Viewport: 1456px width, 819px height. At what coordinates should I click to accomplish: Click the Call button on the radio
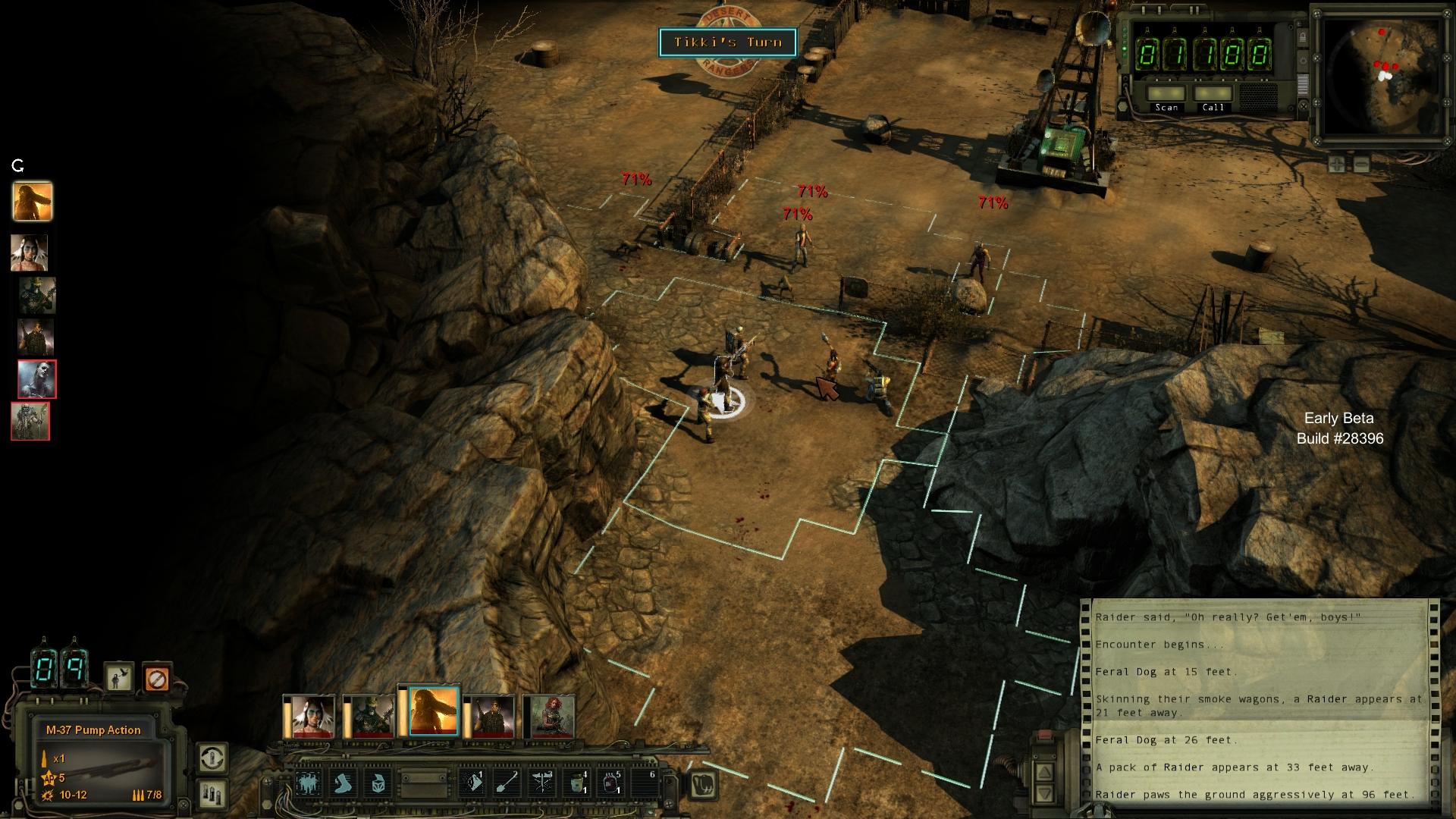click(1213, 95)
